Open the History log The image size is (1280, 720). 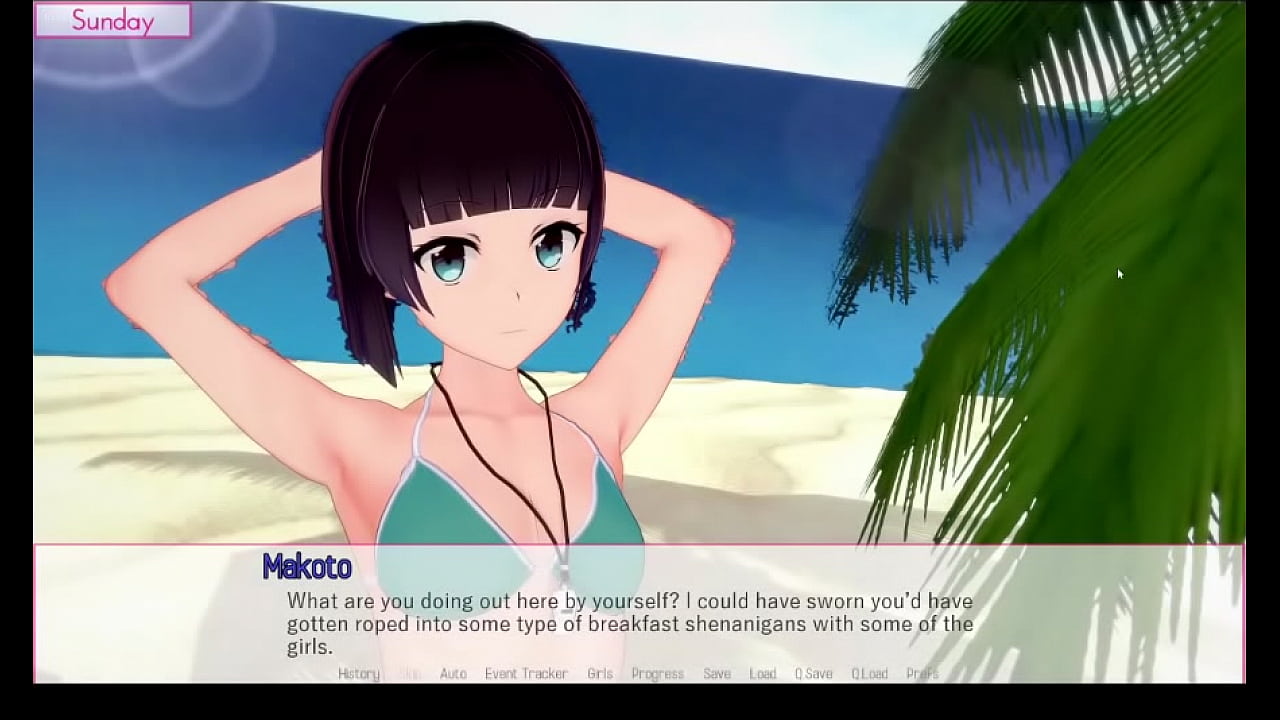click(358, 674)
